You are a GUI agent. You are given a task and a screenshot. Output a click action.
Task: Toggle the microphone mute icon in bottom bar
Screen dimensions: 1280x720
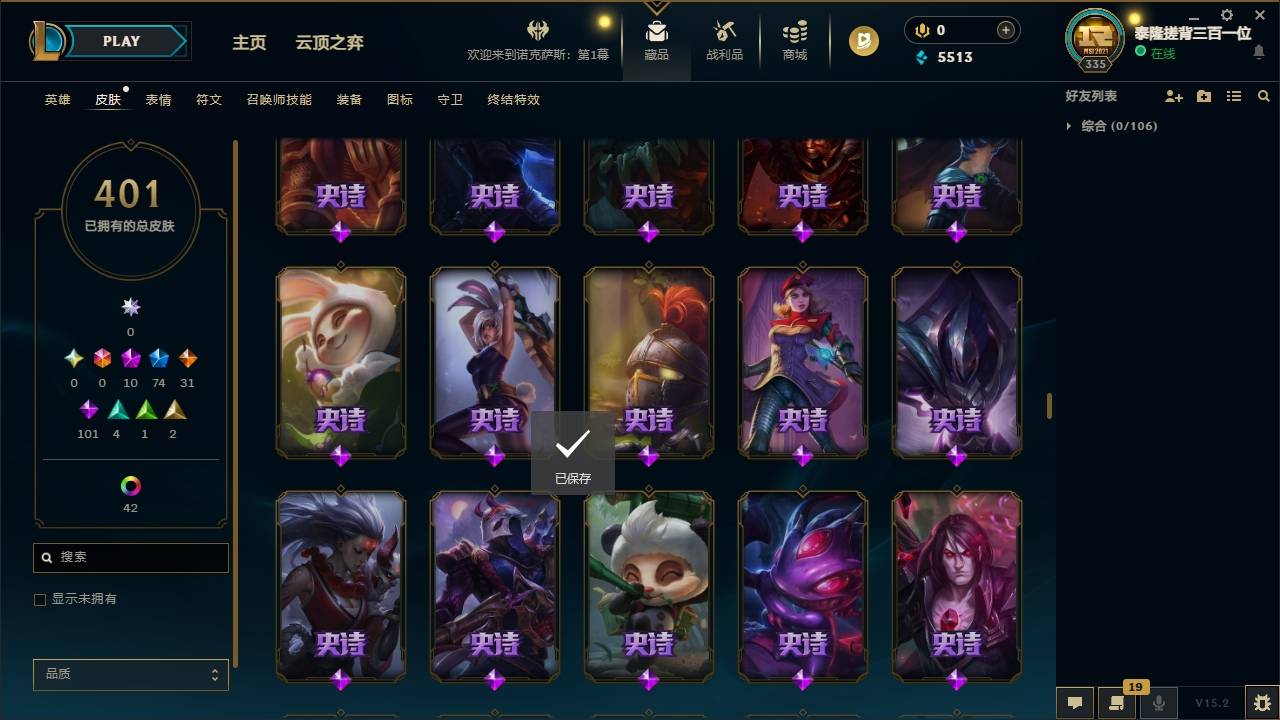1157,703
